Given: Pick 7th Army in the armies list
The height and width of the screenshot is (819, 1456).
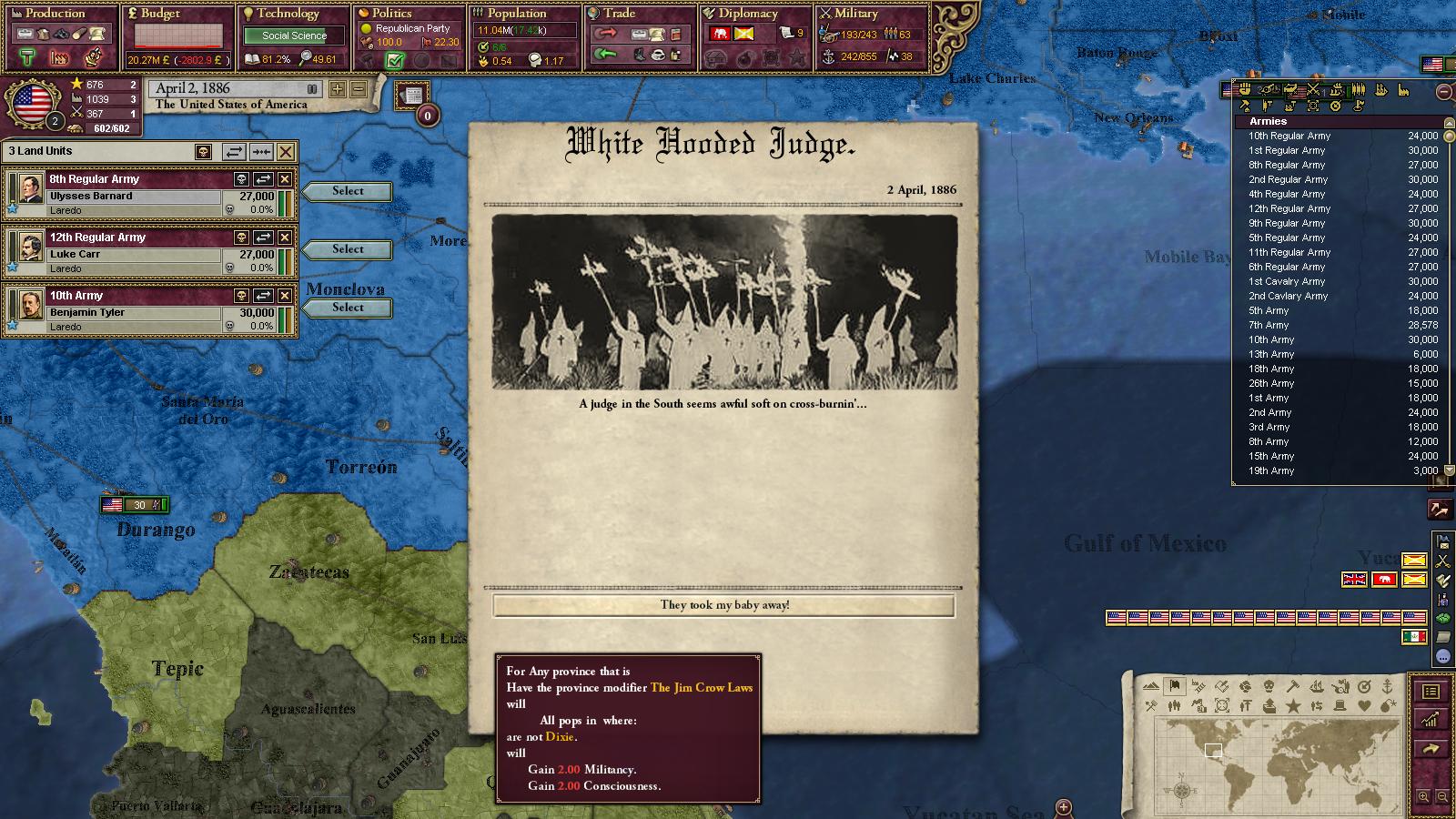Looking at the screenshot, I should pyautogui.click(x=1269, y=325).
